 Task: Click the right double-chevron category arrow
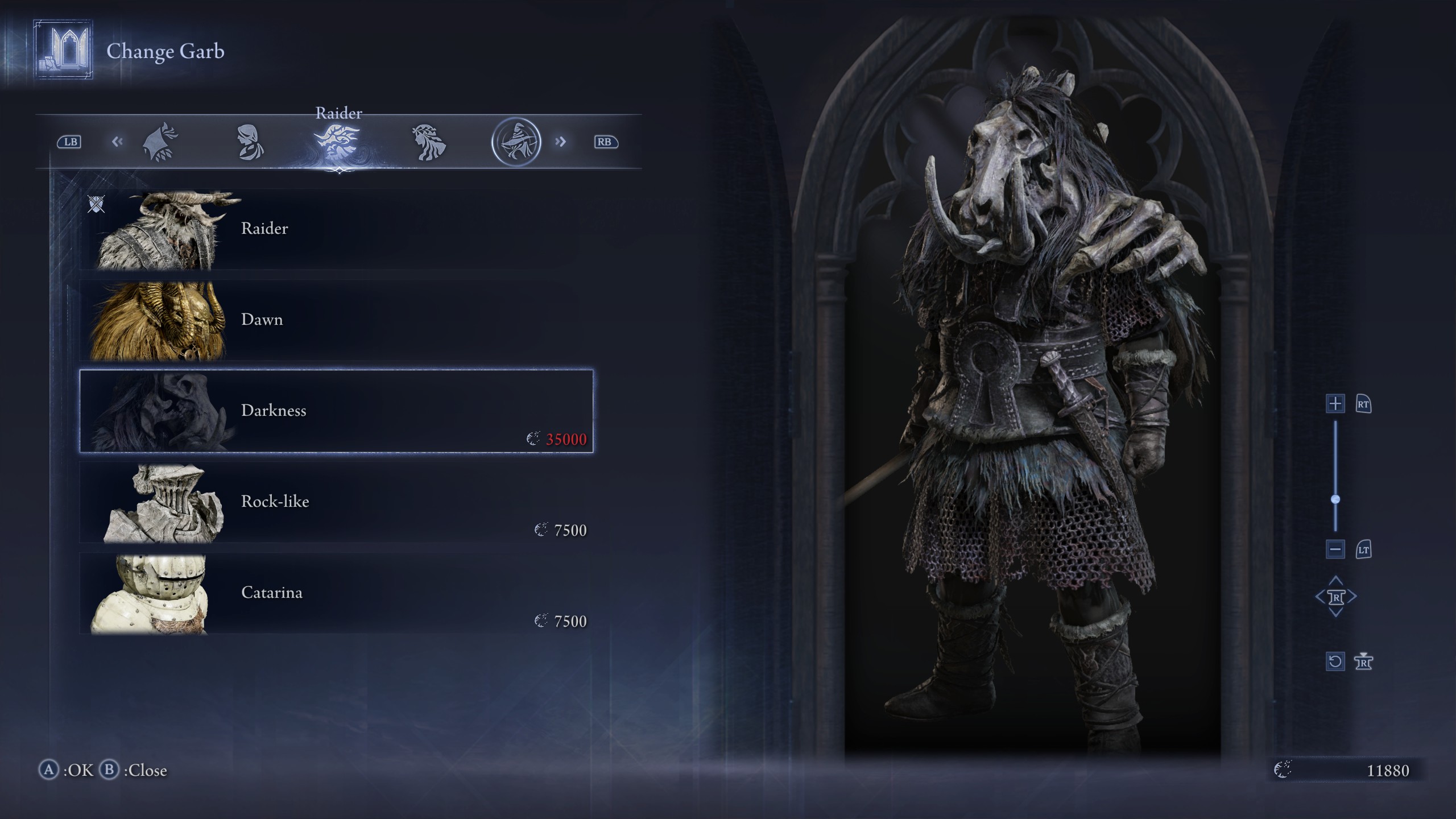coord(561,141)
